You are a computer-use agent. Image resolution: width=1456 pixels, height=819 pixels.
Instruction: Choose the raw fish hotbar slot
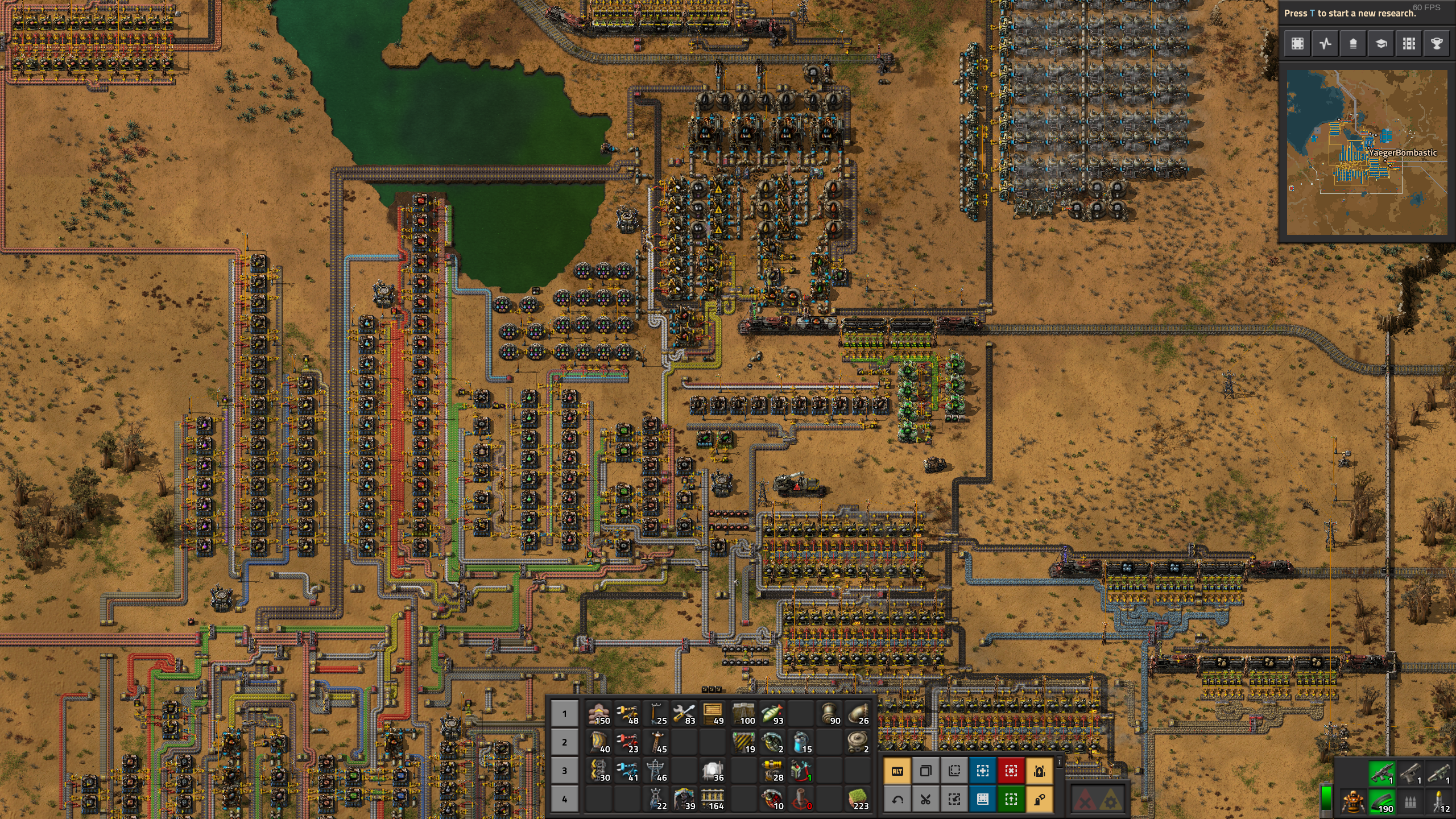click(772, 714)
